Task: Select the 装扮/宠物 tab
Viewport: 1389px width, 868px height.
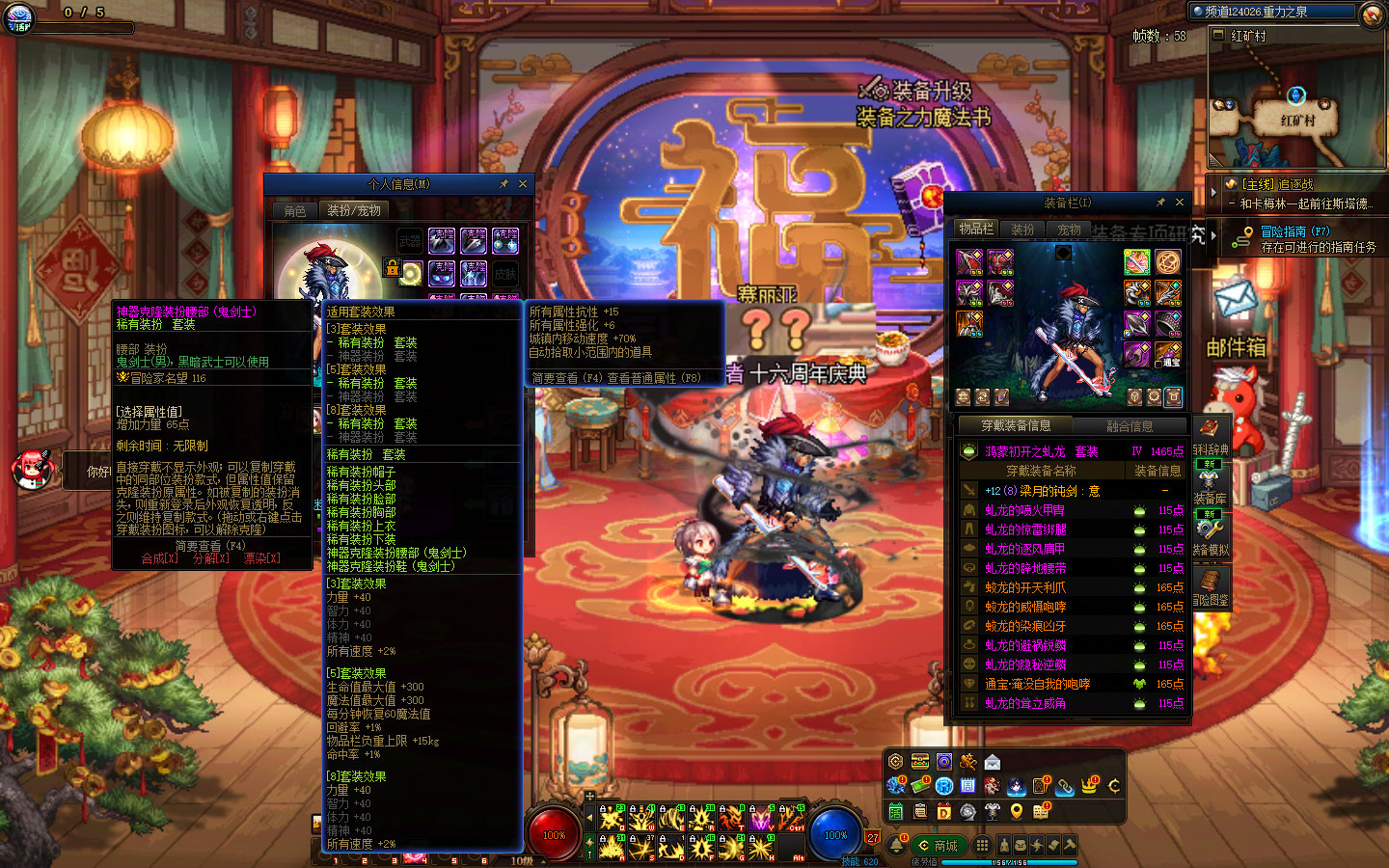Action: (354, 210)
